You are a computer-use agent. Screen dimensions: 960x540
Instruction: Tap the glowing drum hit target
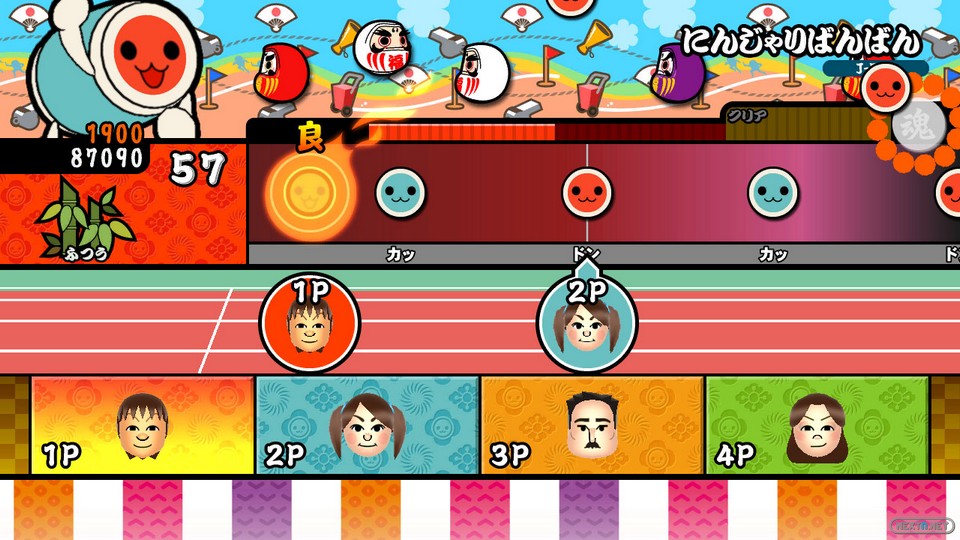[x=308, y=191]
